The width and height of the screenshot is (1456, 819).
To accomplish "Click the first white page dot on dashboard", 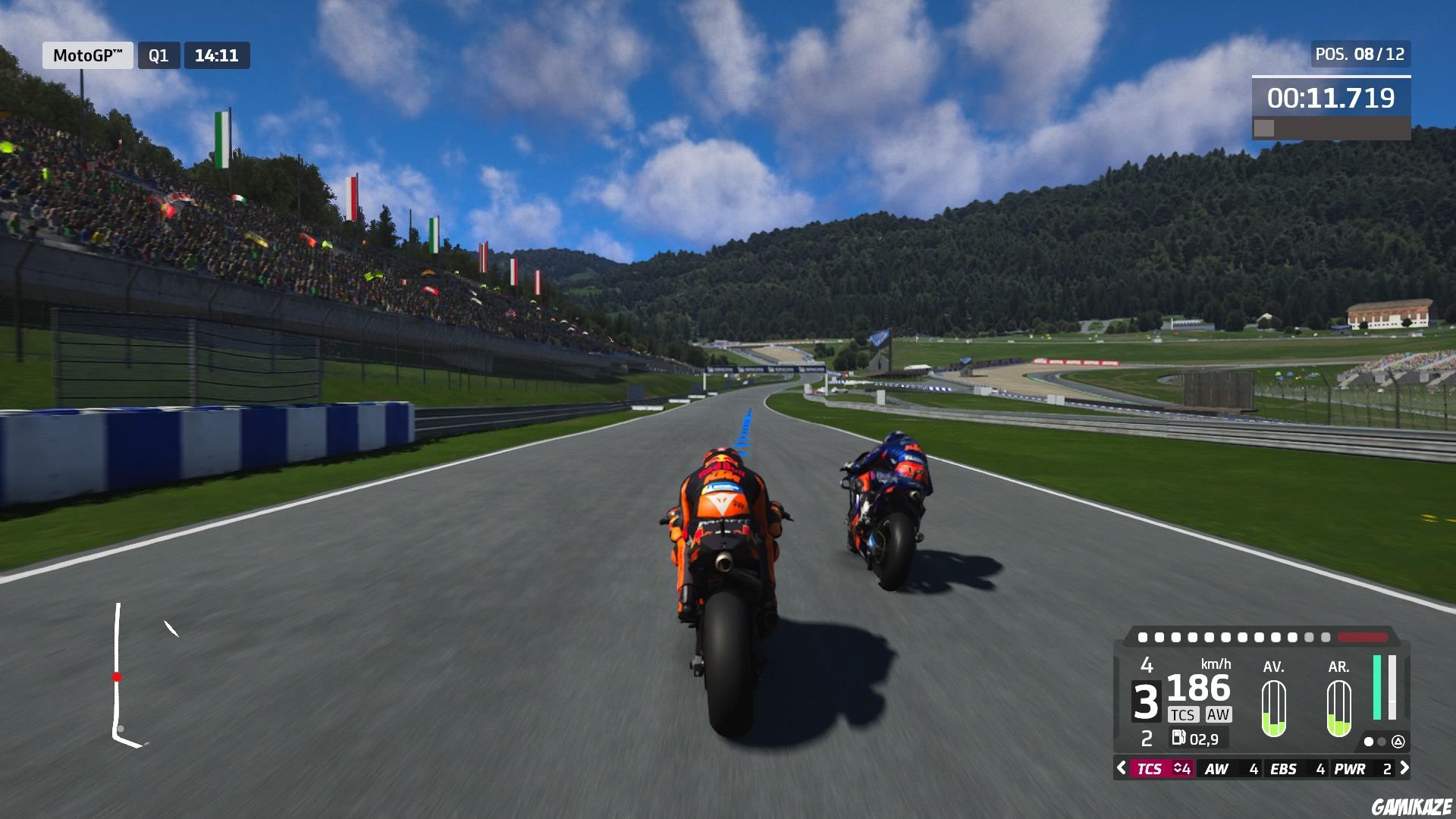I will point(1369,742).
